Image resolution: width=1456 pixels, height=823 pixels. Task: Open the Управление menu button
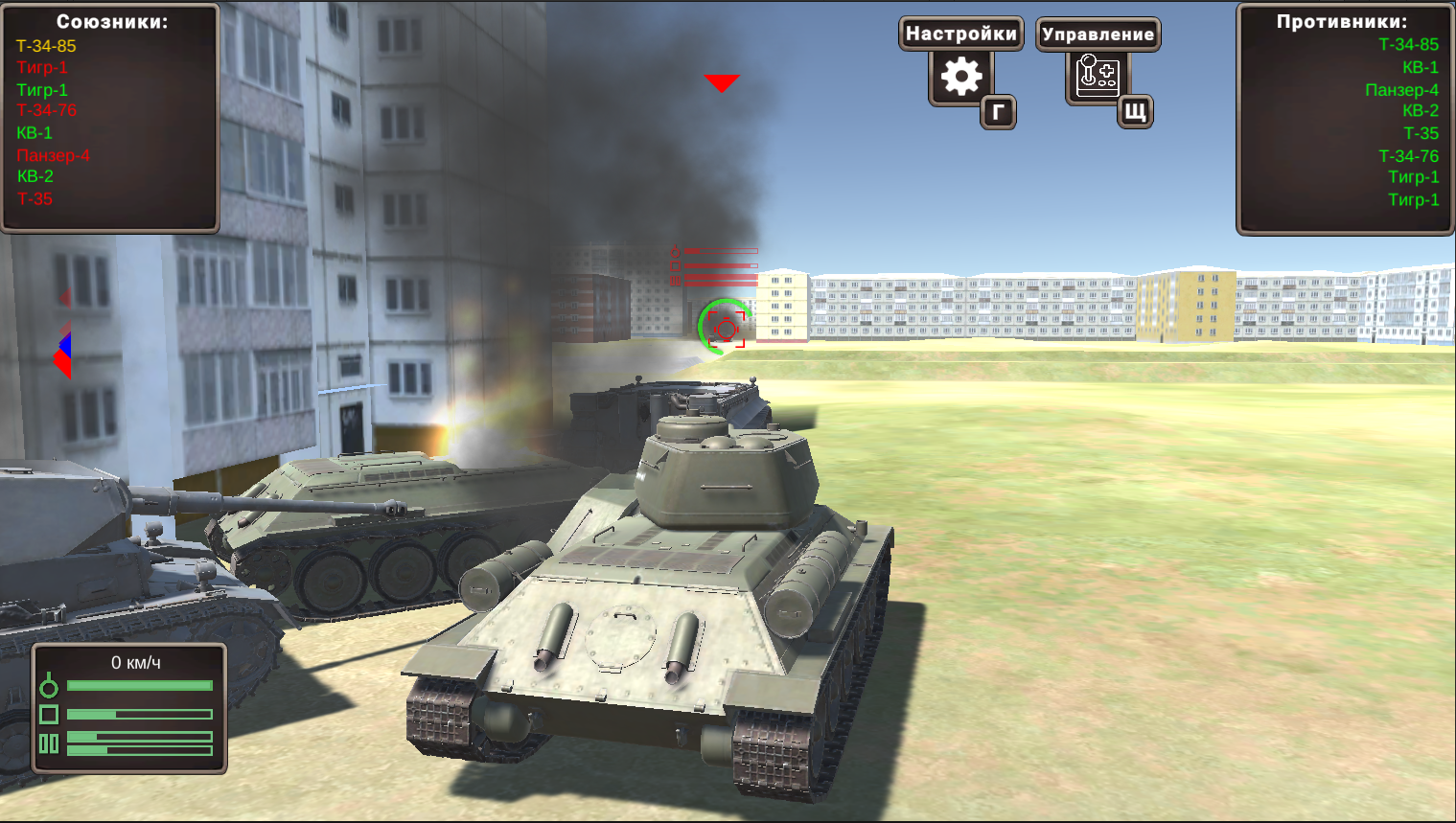pyautogui.click(x=1098, y=34)
